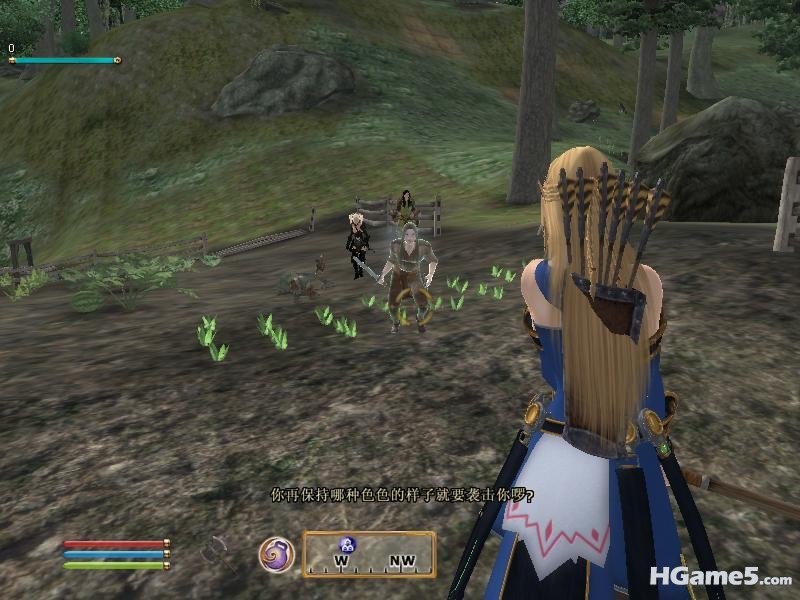Click the blue marker on the compass

coord(348,545)
